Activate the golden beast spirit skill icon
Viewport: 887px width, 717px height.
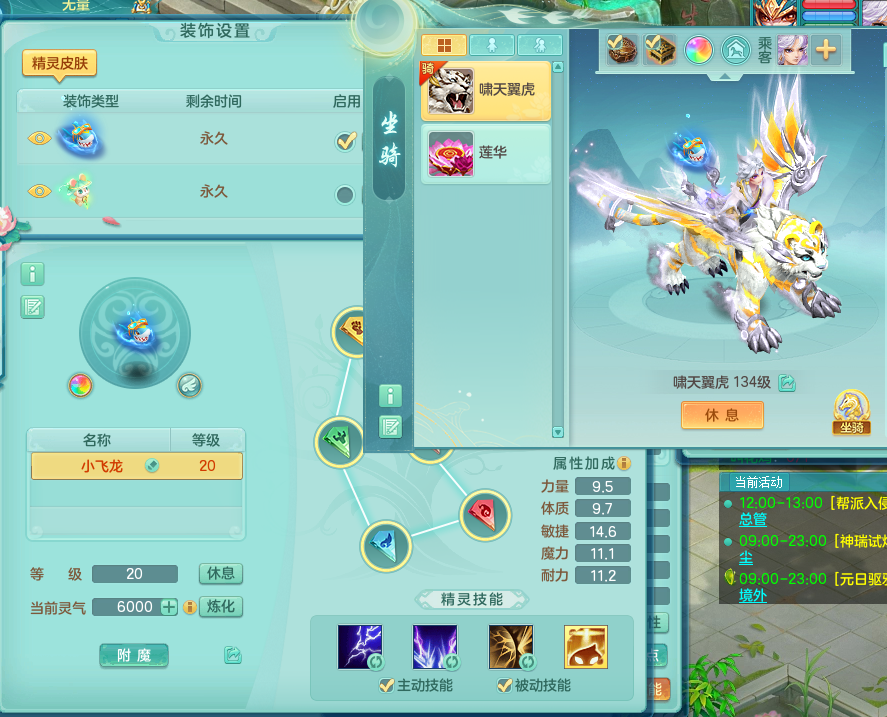pyautogui.click(x=585, y=647)
